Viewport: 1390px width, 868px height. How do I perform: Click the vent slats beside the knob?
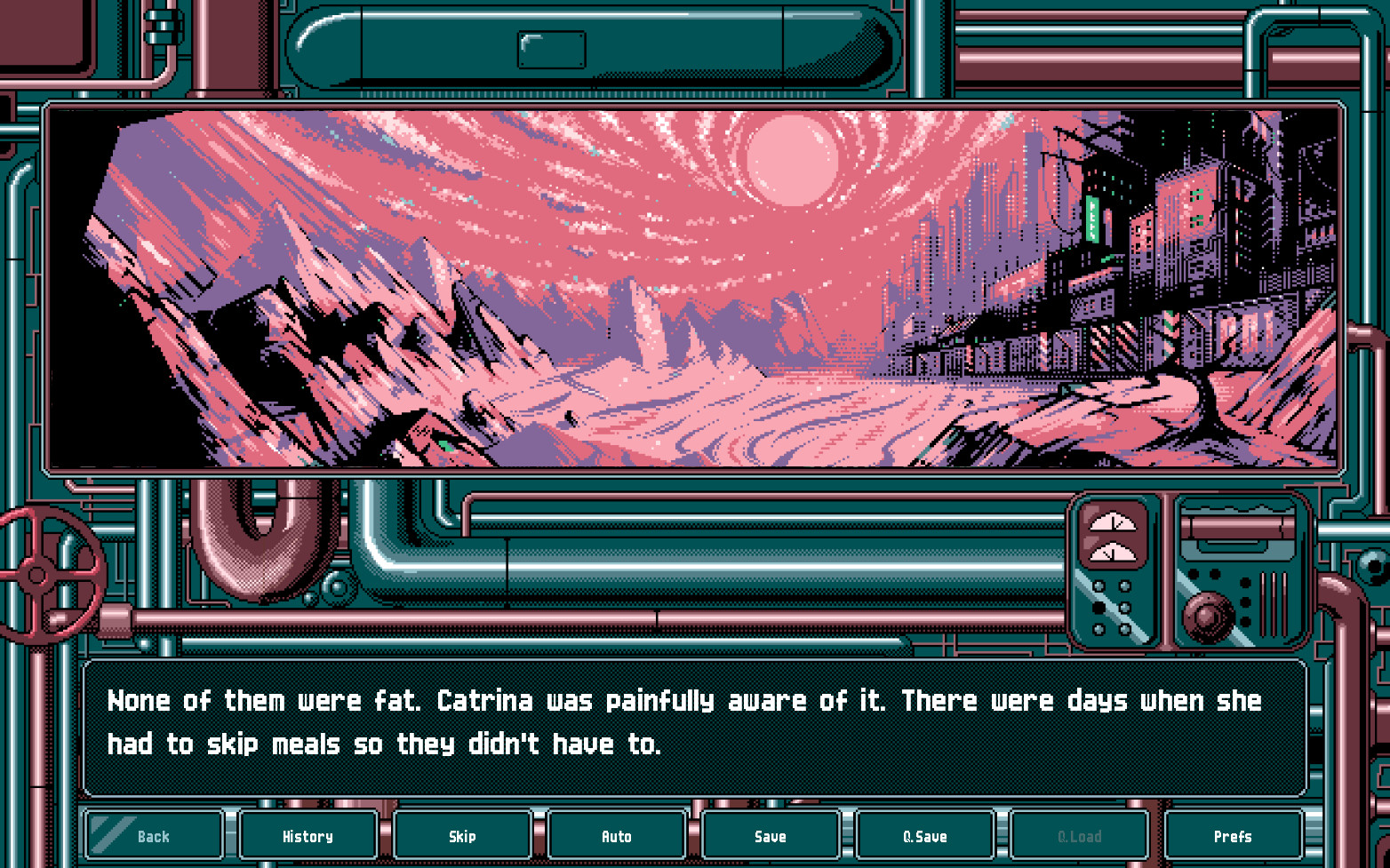pos(1272,603)
